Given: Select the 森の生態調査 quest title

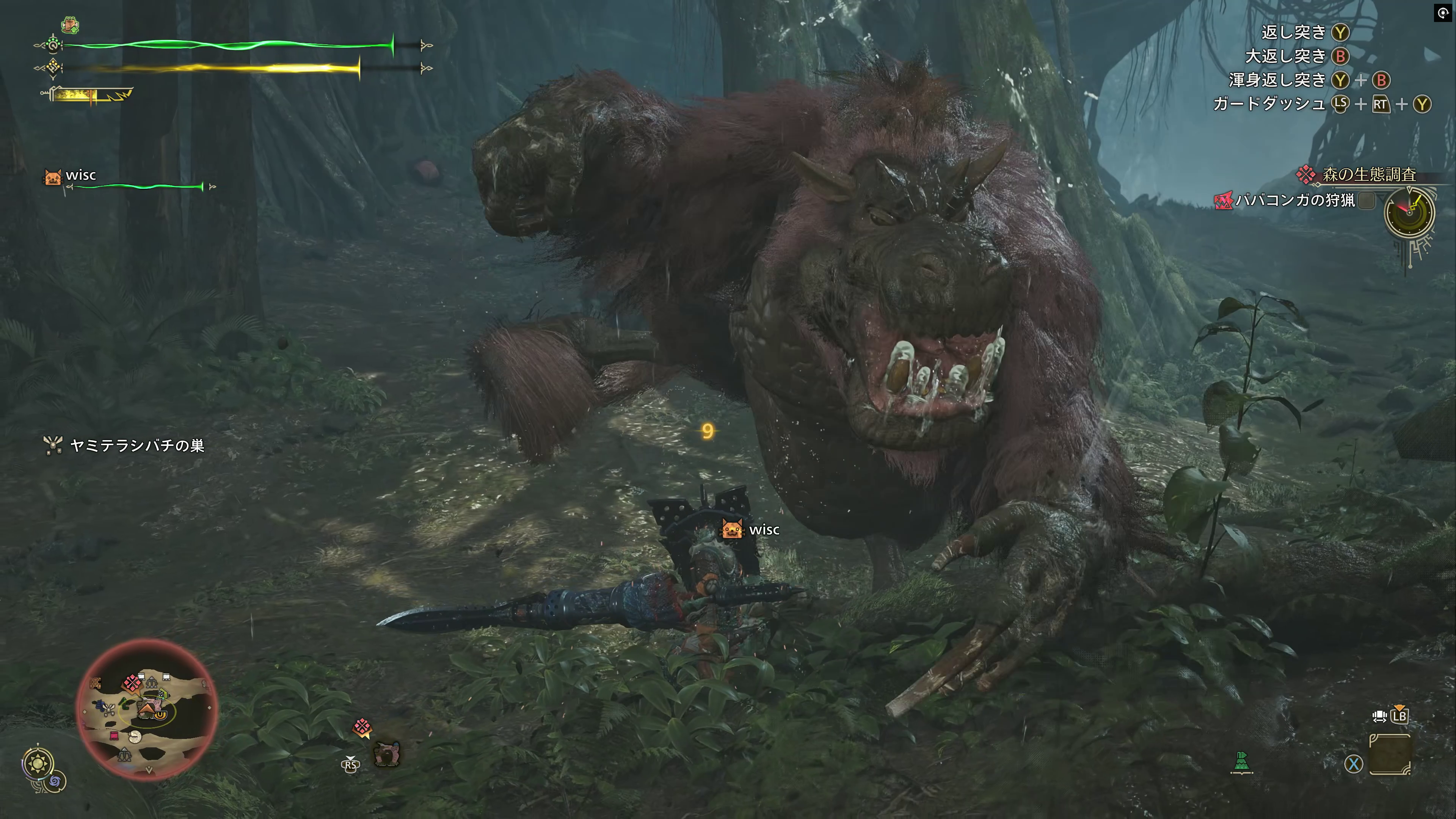Looking at the screenshot, I should tap(1368, 175).
